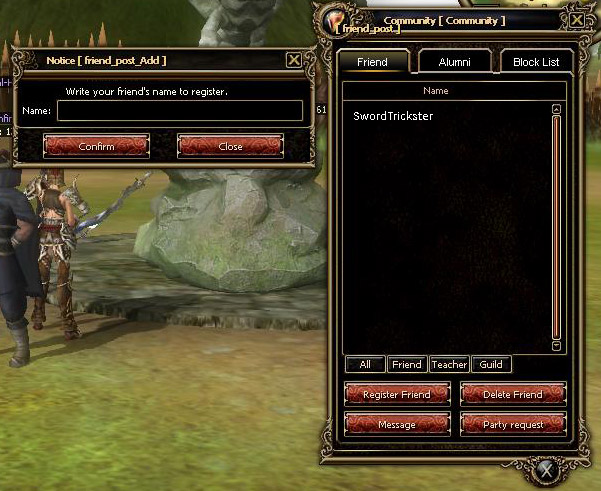Choose the Delete Friend button
601x491 pixels.
click(513, 394)
